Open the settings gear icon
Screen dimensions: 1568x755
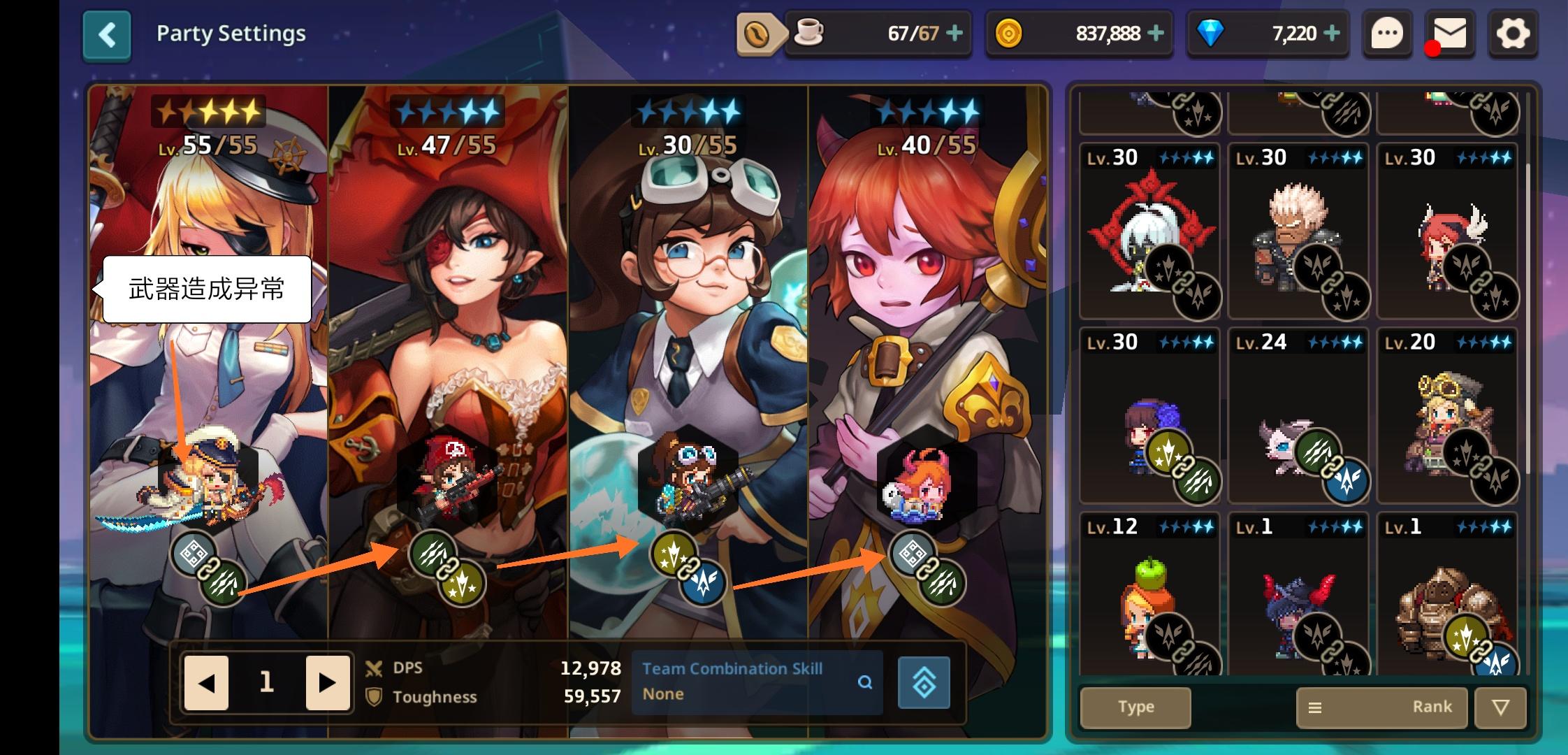tap(1513, 33)
